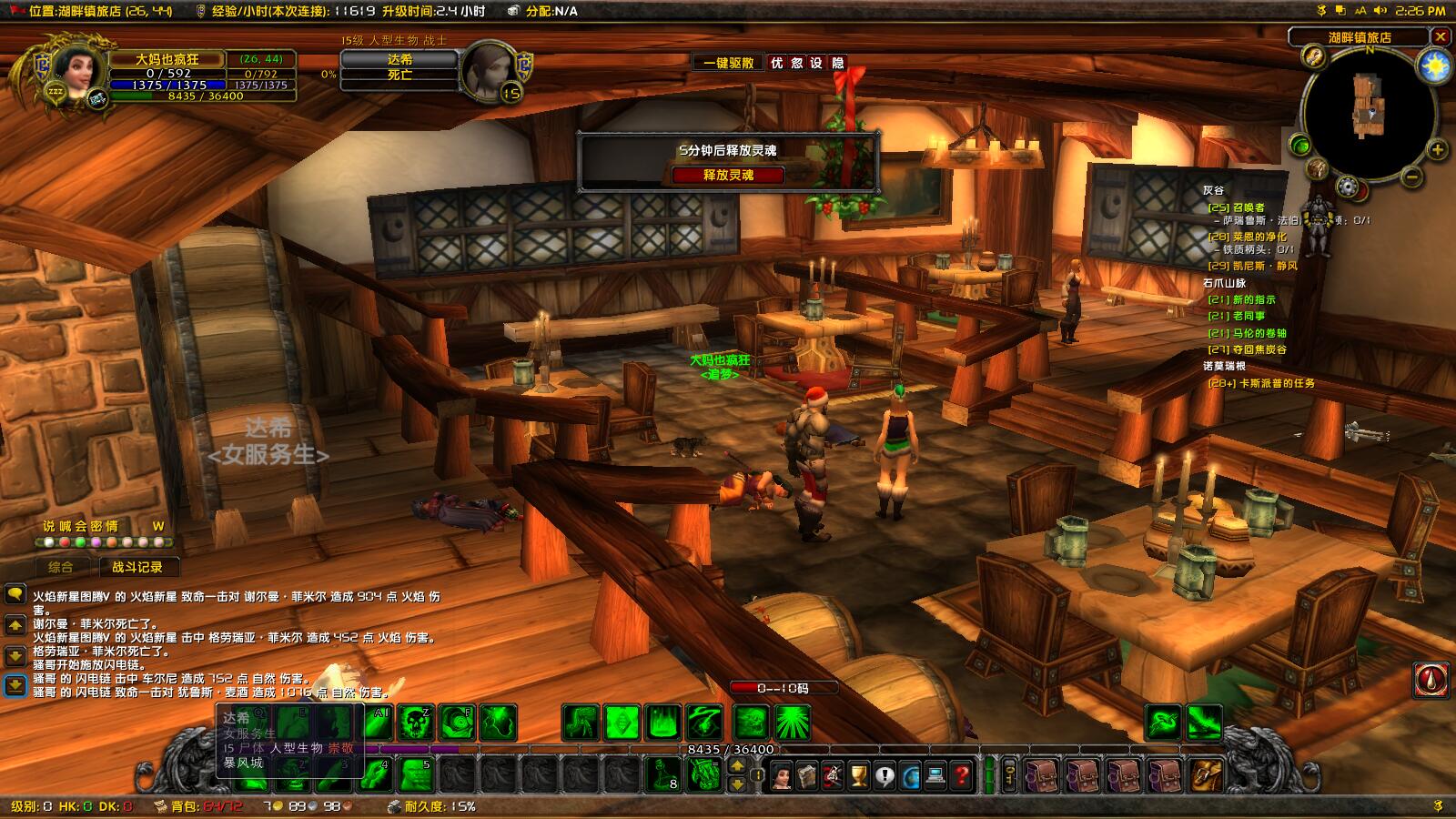Viewport: 1456px width, 819px height.
Task: Open the golden chalice achievements button
Action: [x=858, y=776]
